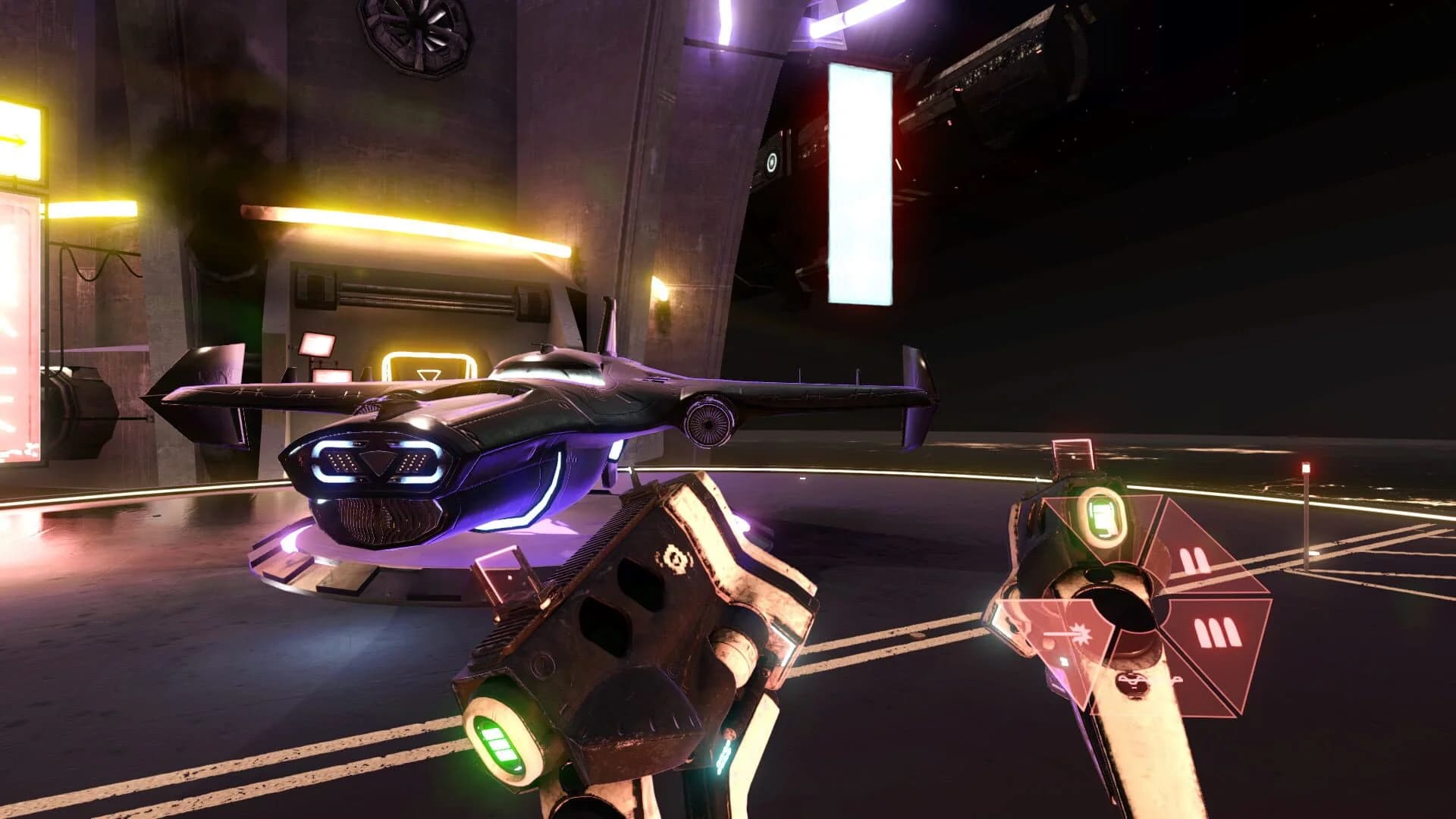Click the yellow neon arrow sign at the far left
The image size is (1456, 819).
14,139
